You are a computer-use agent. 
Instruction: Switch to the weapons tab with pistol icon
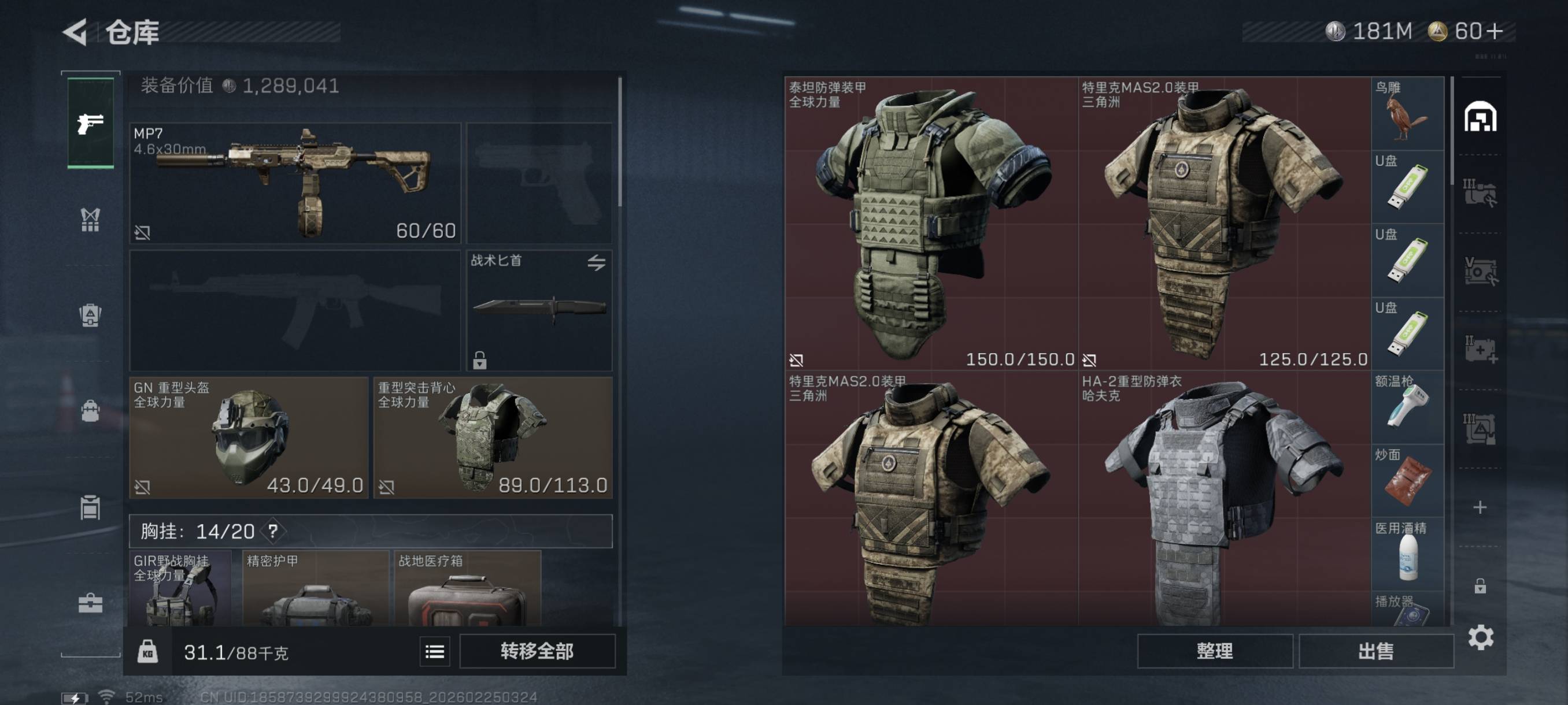[x=90, y=124]
